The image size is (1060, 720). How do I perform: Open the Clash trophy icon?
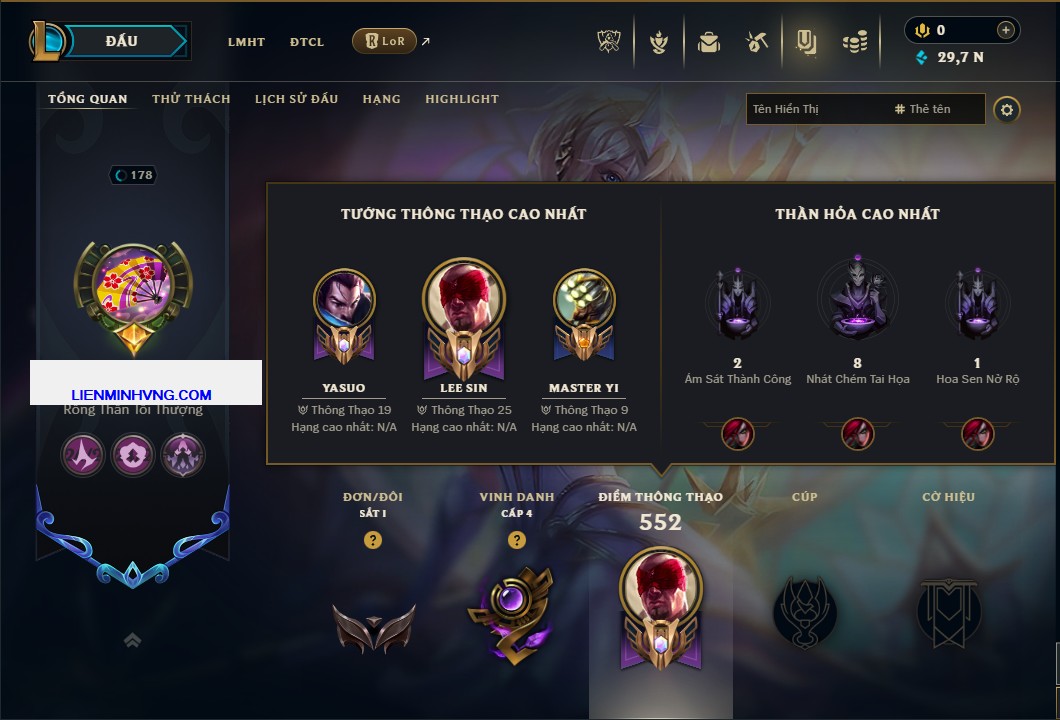click(x=609, y=42)
